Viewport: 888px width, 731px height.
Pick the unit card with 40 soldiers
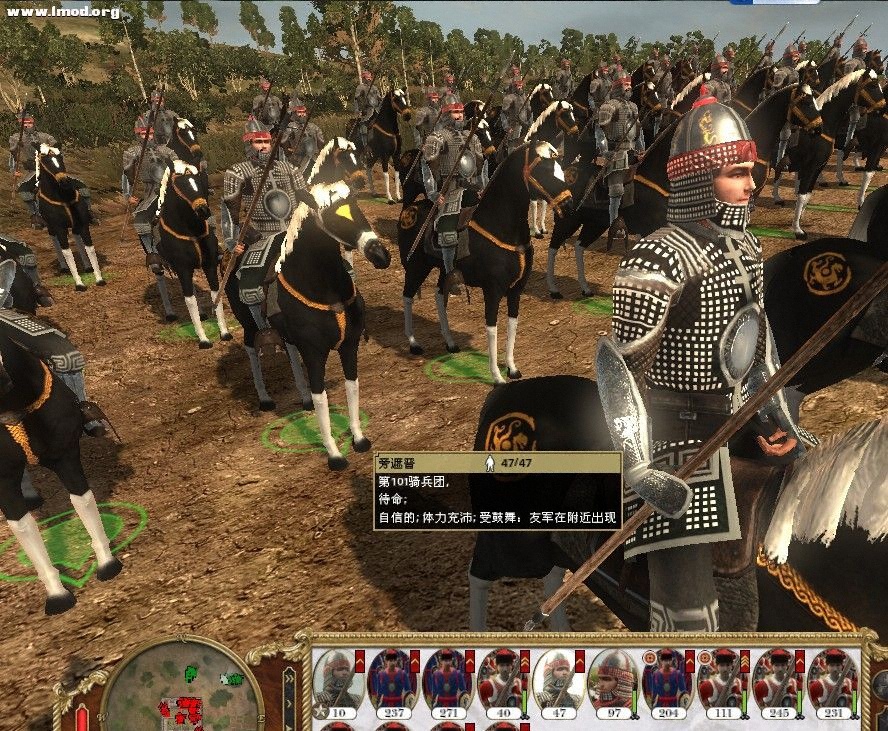coord(502,680)
